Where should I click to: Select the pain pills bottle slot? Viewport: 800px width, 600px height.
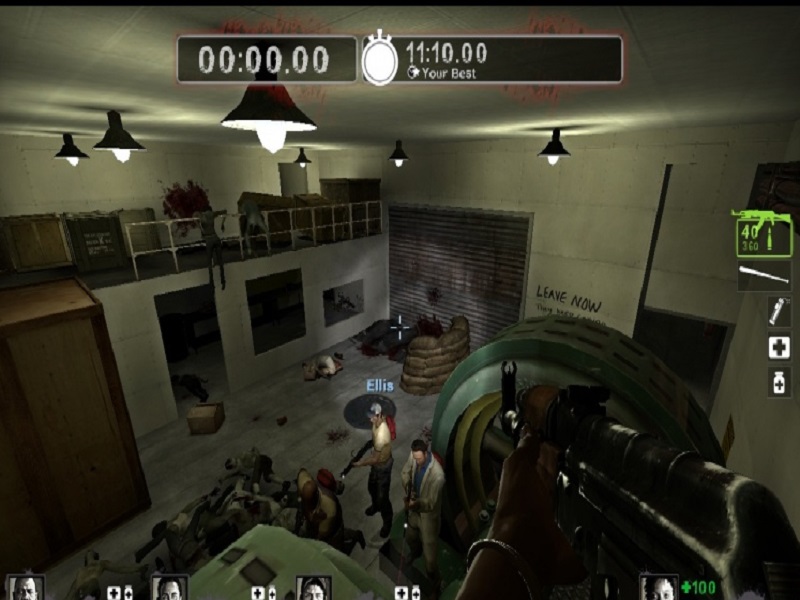[x=778, y=382]
